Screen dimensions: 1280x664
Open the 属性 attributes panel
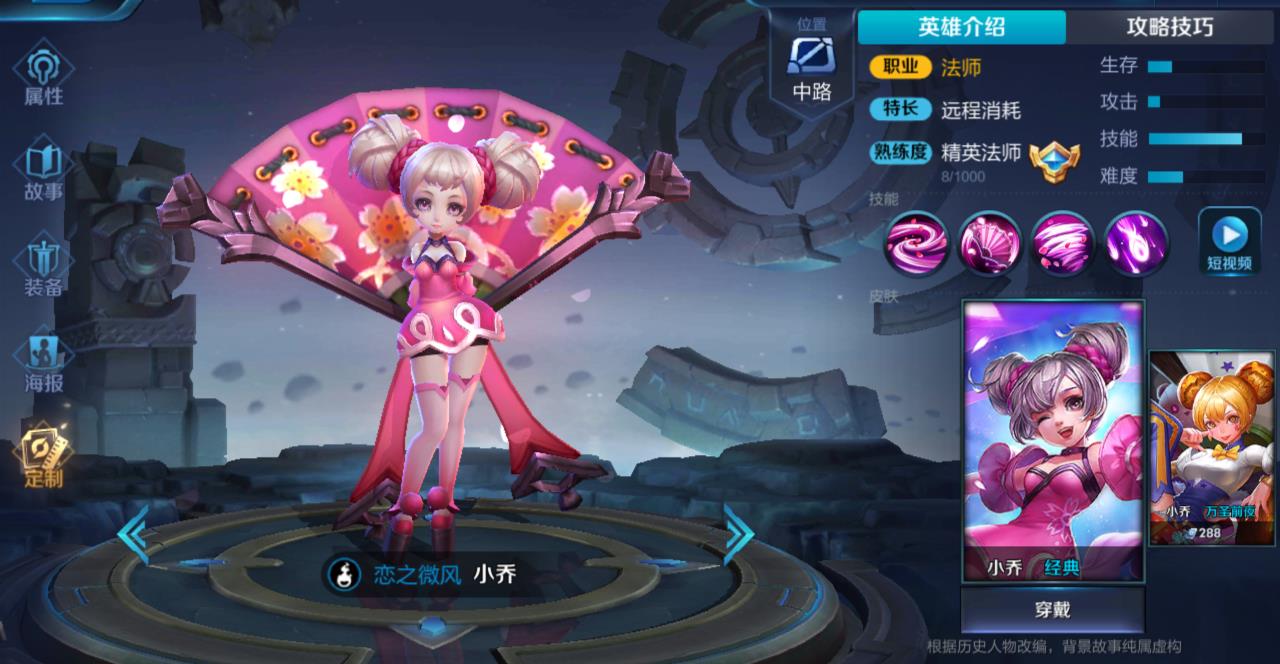[44, 76]
